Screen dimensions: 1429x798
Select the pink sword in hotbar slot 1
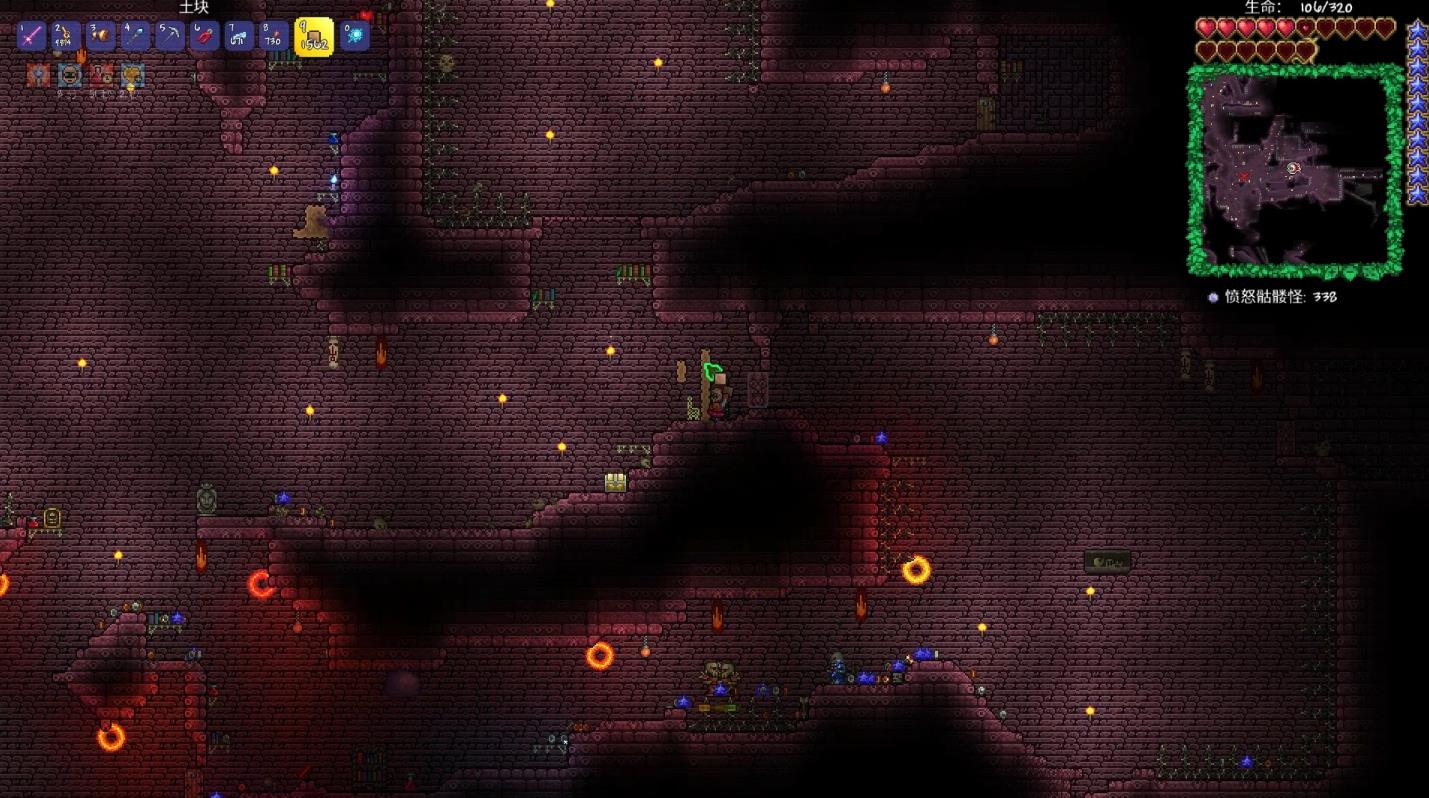31,37
